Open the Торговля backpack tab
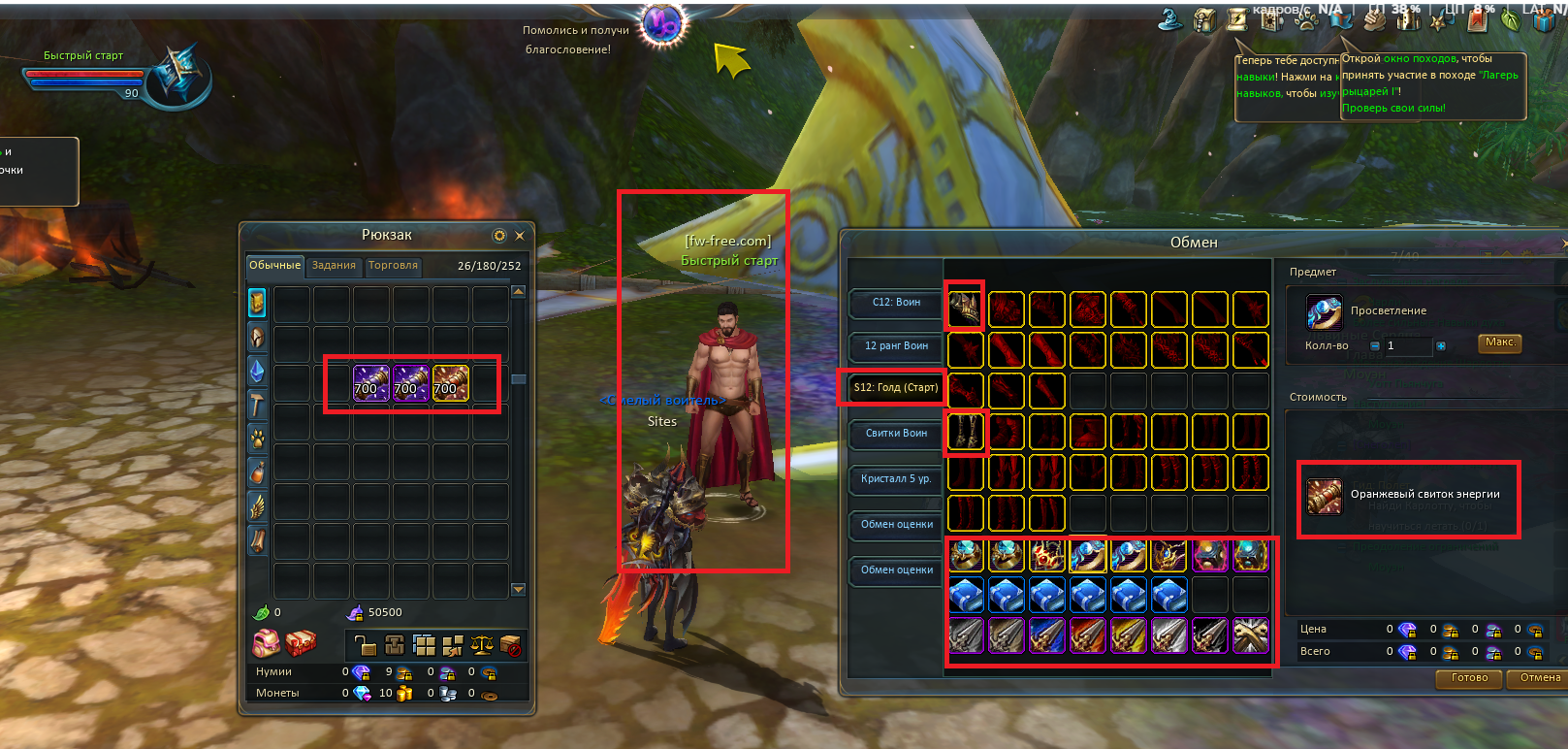The image size is (1568, 749). click(393, 266)
